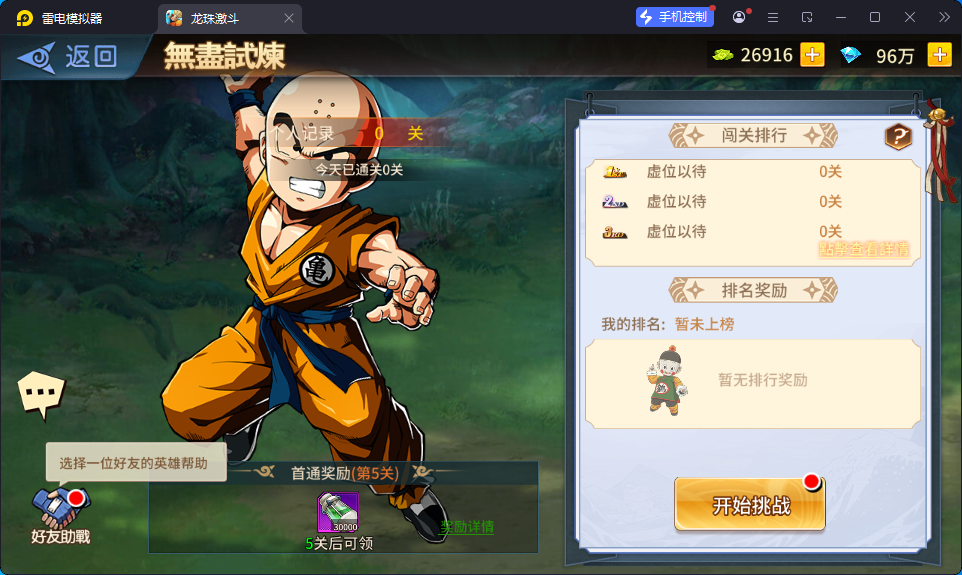Start the challenge with 开始挑战
This screenshot has height=575, width=962.
click(750, 505)
